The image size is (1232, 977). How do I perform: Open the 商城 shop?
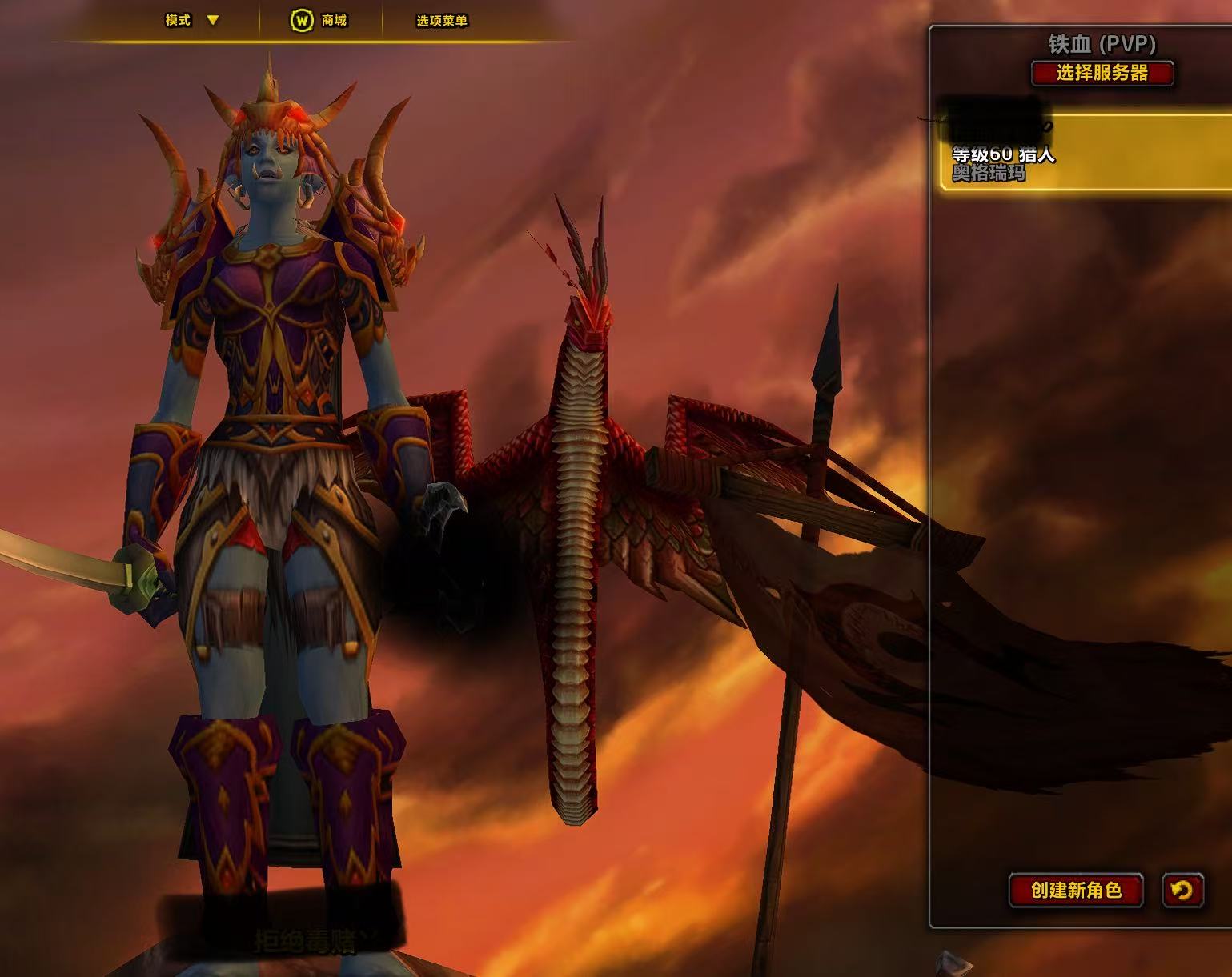coord(319,20)
